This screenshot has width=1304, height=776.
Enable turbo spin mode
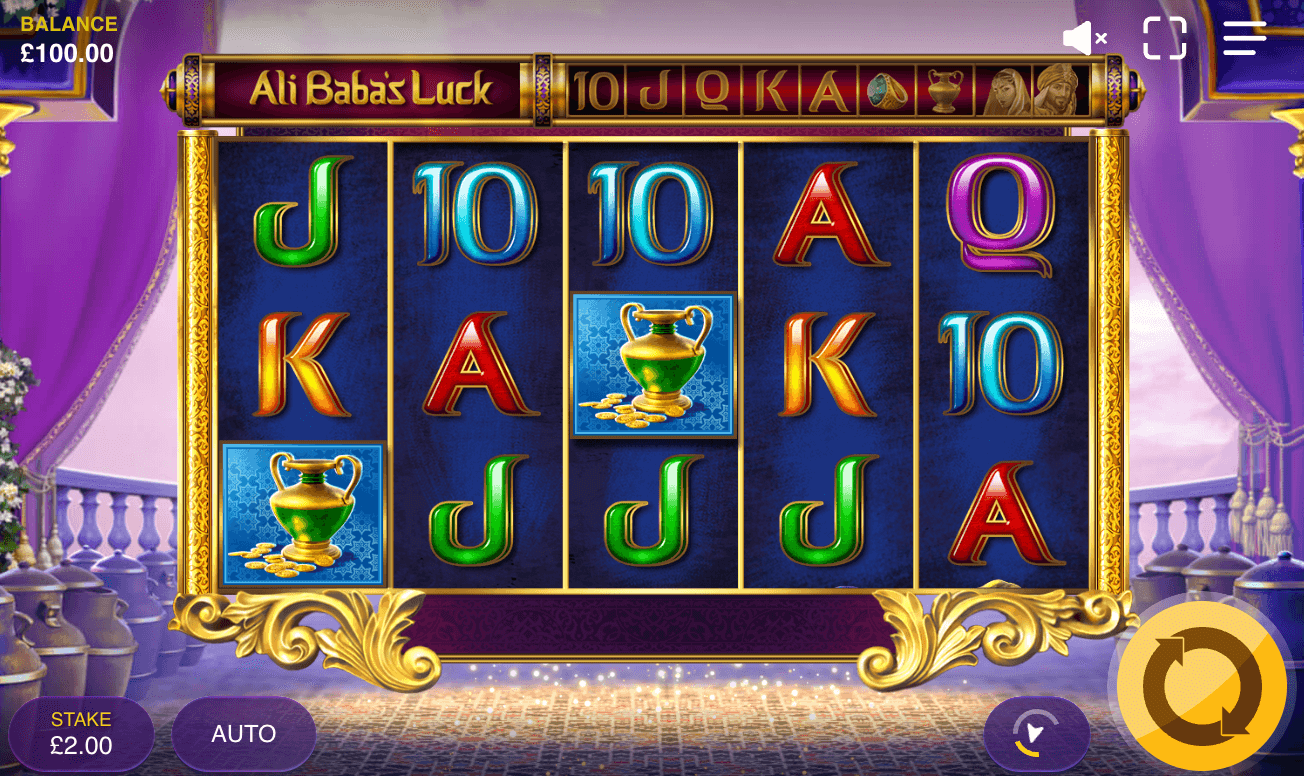(x=1037, y=732)
